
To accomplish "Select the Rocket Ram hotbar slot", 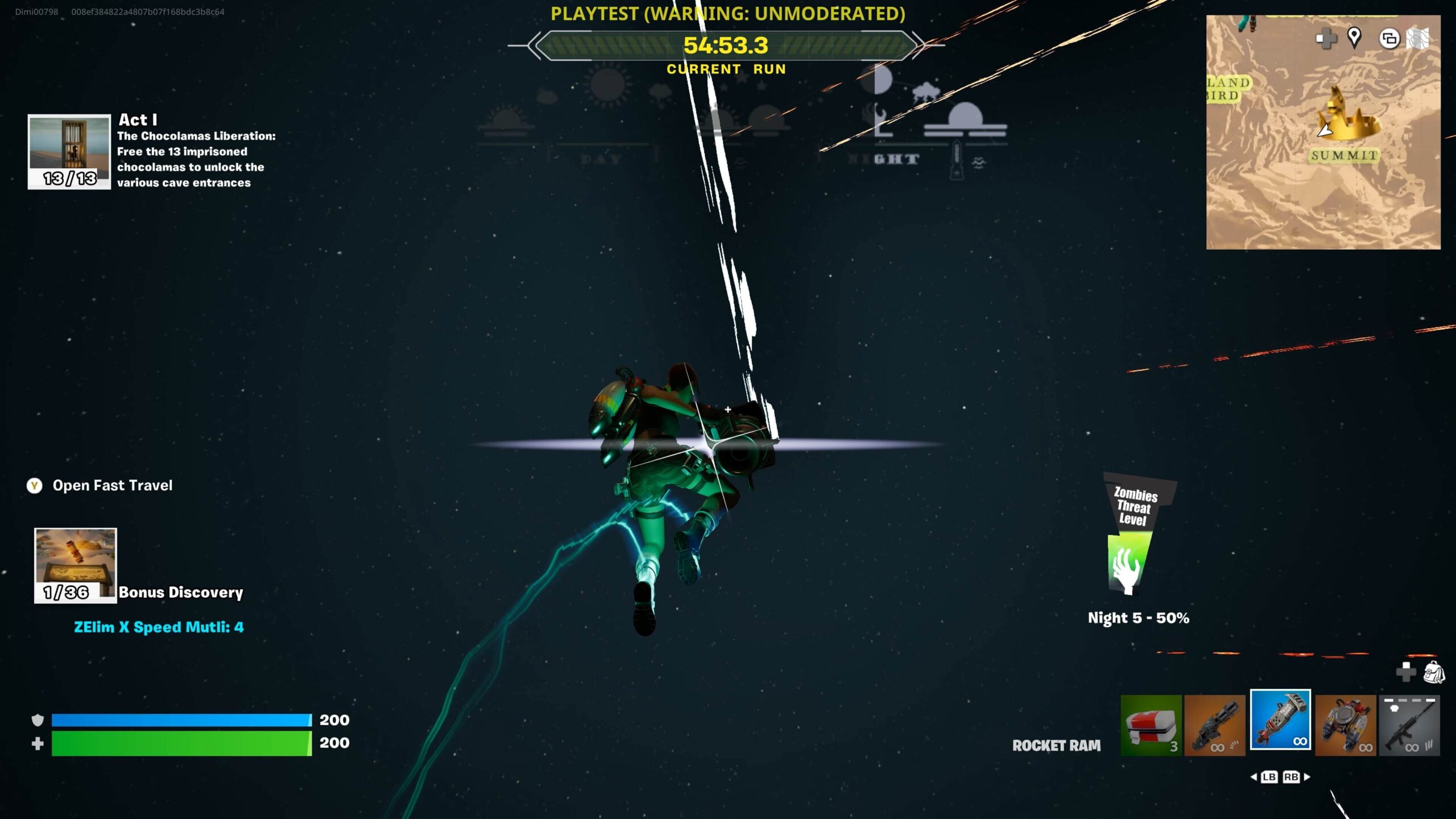I will tap(1280, 719).
